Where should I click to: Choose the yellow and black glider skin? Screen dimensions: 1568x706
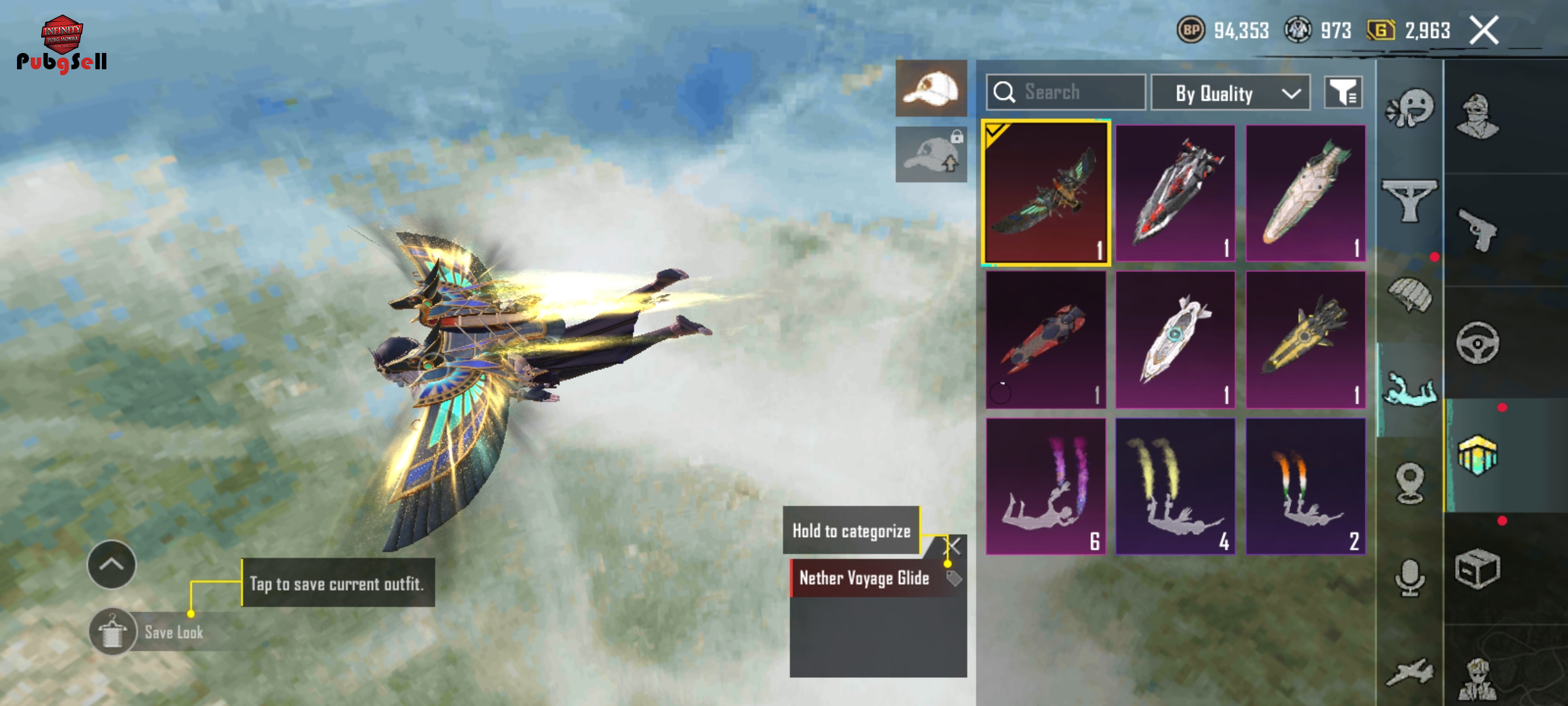pyautogui.click(x=1305, y=340)
